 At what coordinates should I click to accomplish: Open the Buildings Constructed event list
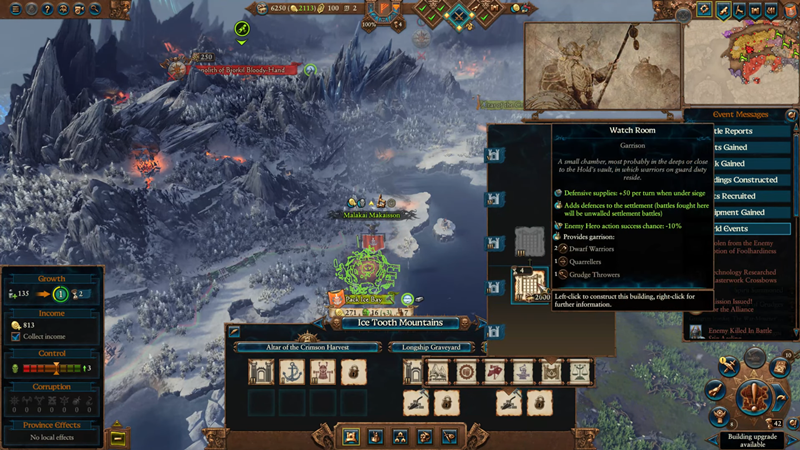[750, 180]
